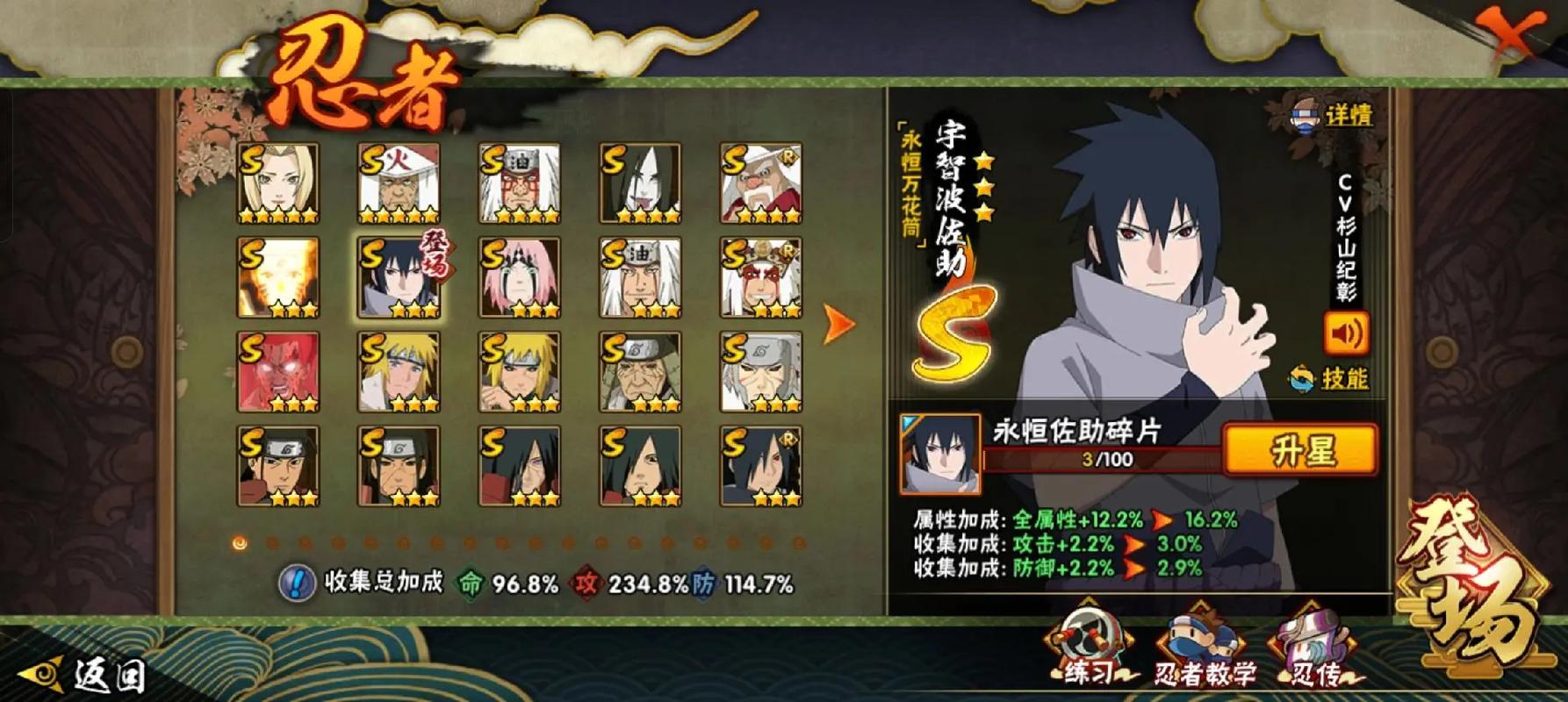Select the Sasuke portrait marked 登场 in the grid
The image size is (1568, 702).
[x=399, y=277]
